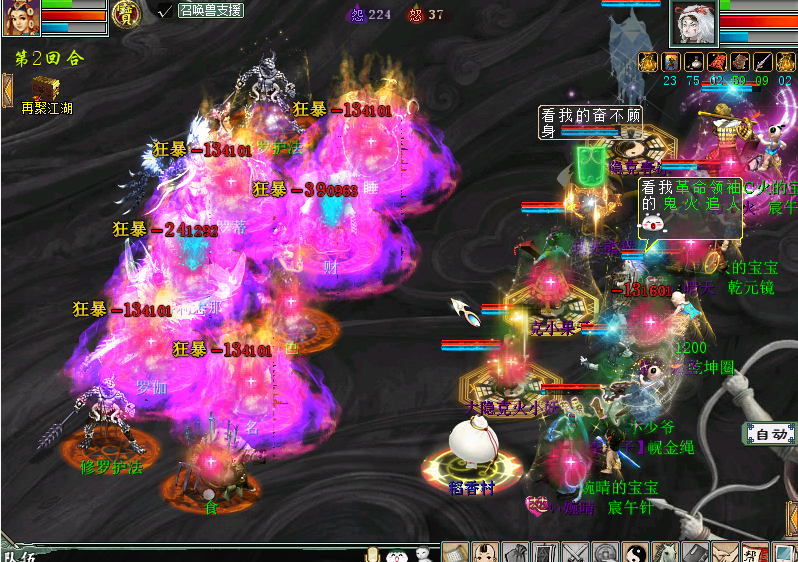The height and width of the screenshot is (562, 798).
Task: Collapse the left side event panel arrow
Action: (6, 90)
